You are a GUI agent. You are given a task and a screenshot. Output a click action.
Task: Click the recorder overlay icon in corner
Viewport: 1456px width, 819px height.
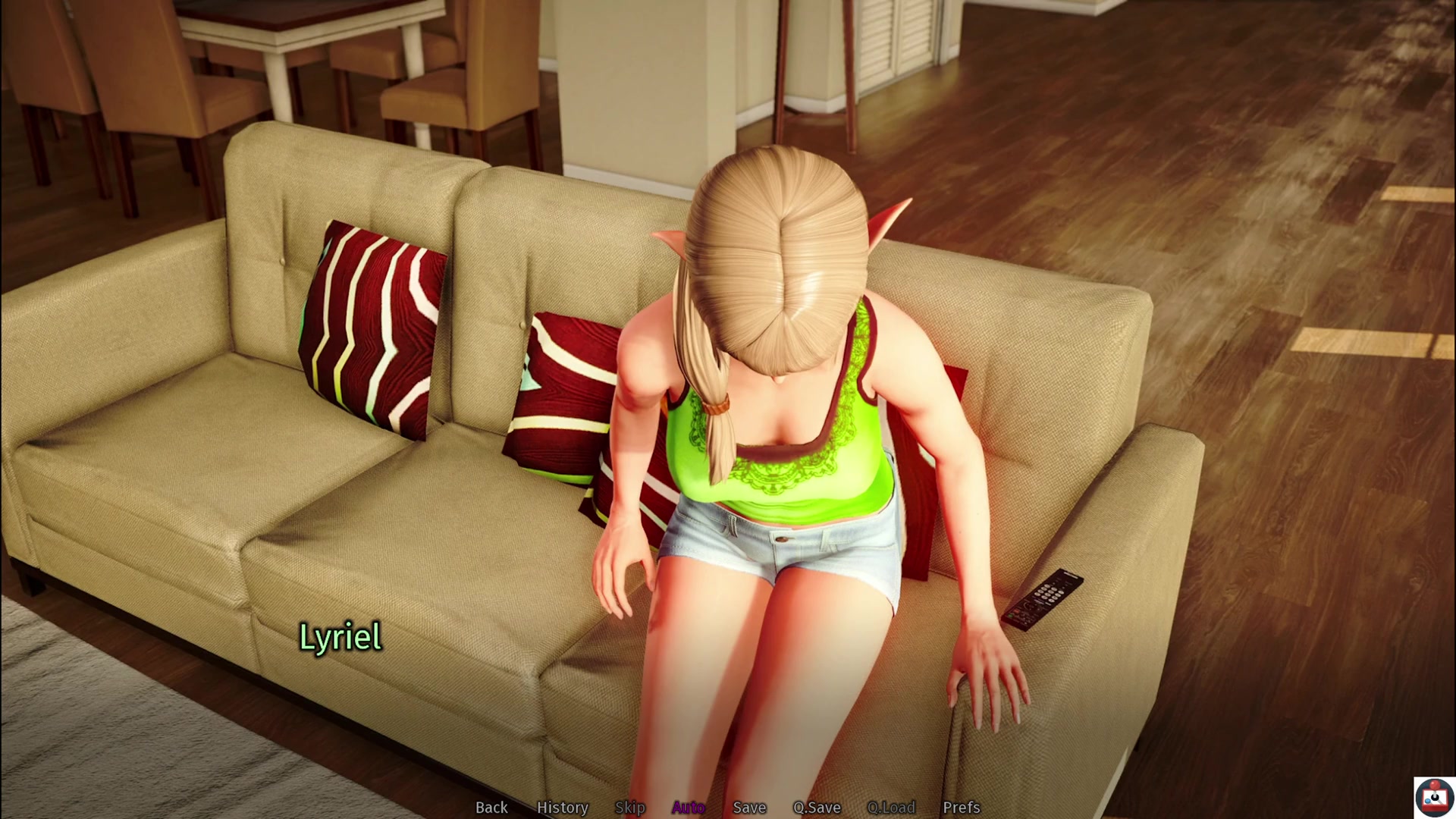(1434, 798)
